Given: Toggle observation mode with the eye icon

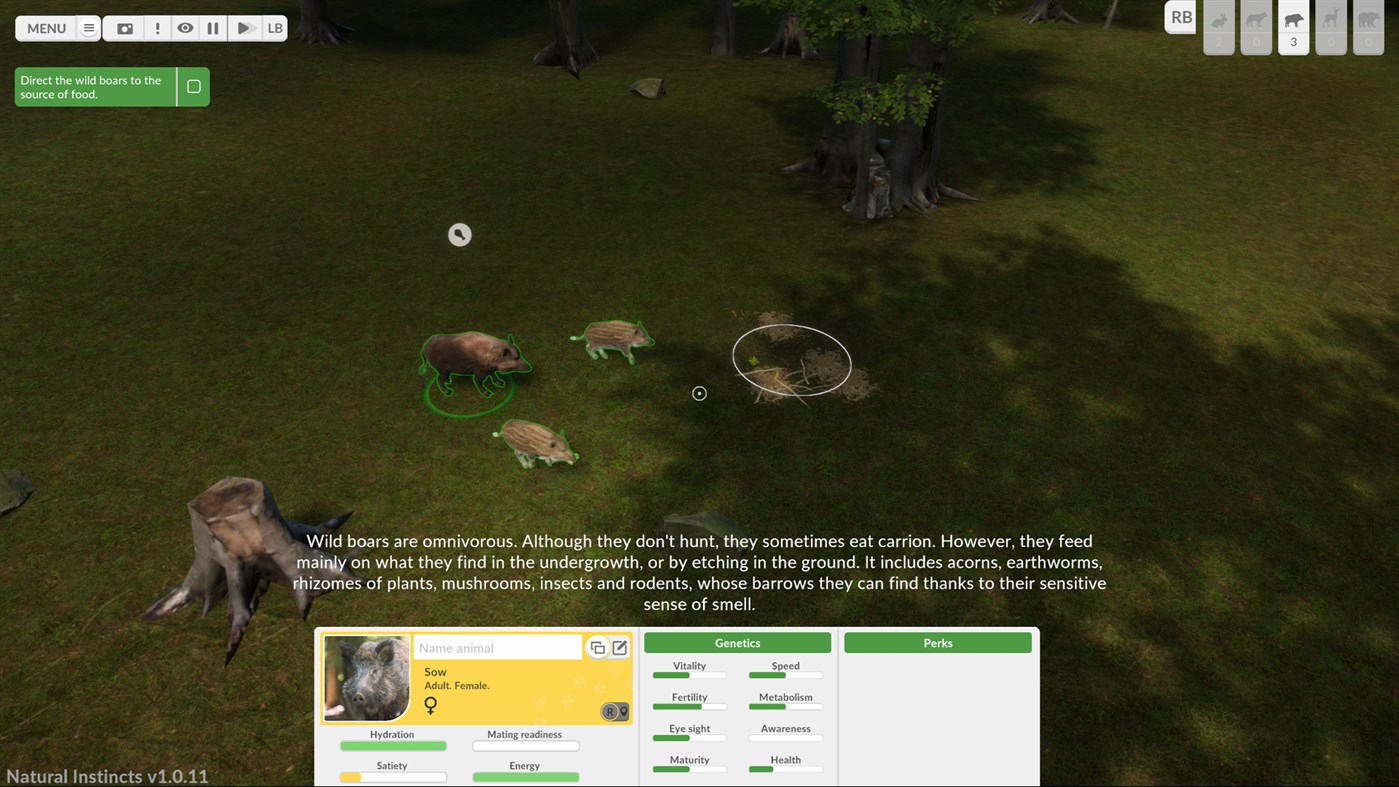Looking at the screenshot, I should point(185,28).
